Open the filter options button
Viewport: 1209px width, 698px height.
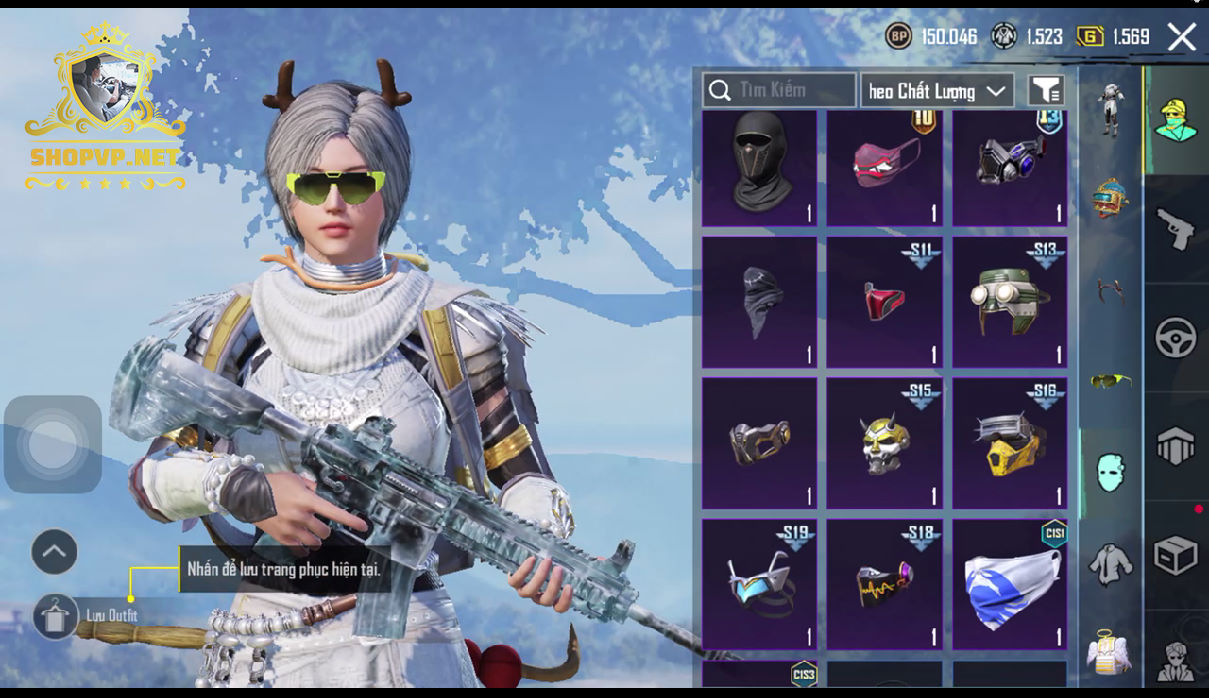point(1046,91)
